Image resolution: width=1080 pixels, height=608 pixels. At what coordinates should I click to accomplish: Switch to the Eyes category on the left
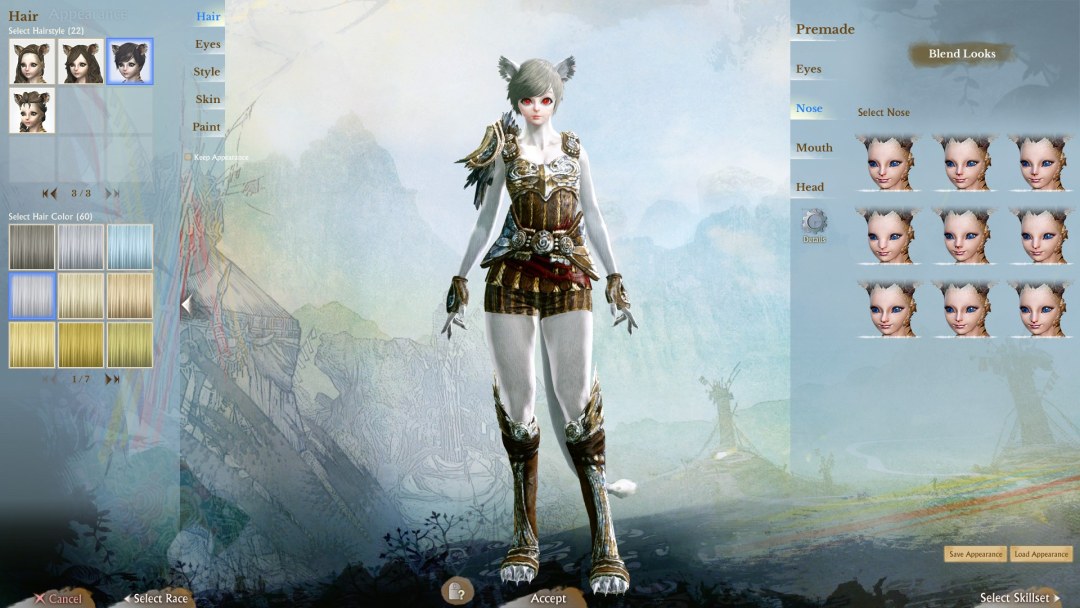pyautogui.click(x=208, y=44)
